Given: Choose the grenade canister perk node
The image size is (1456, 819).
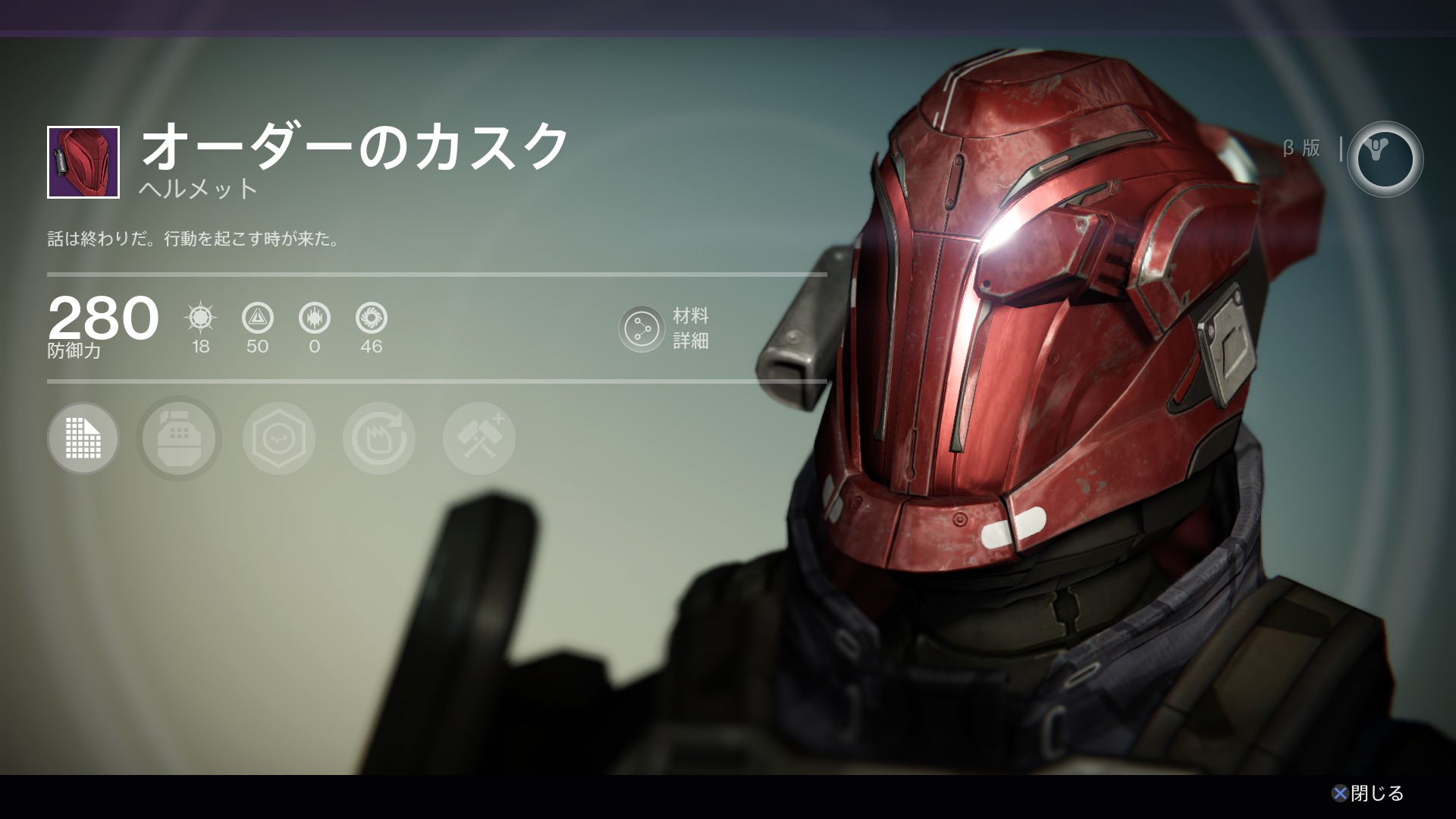Looking at the screenshot, I should pos(179,438).
